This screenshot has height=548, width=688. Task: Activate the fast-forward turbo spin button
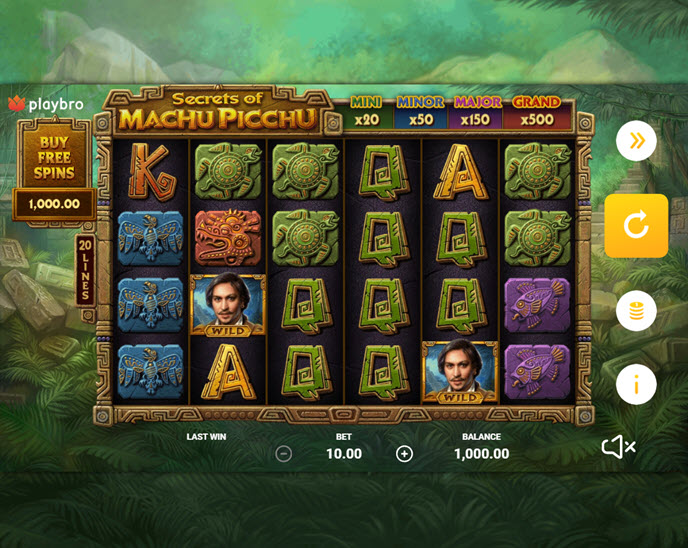point(636,141)
